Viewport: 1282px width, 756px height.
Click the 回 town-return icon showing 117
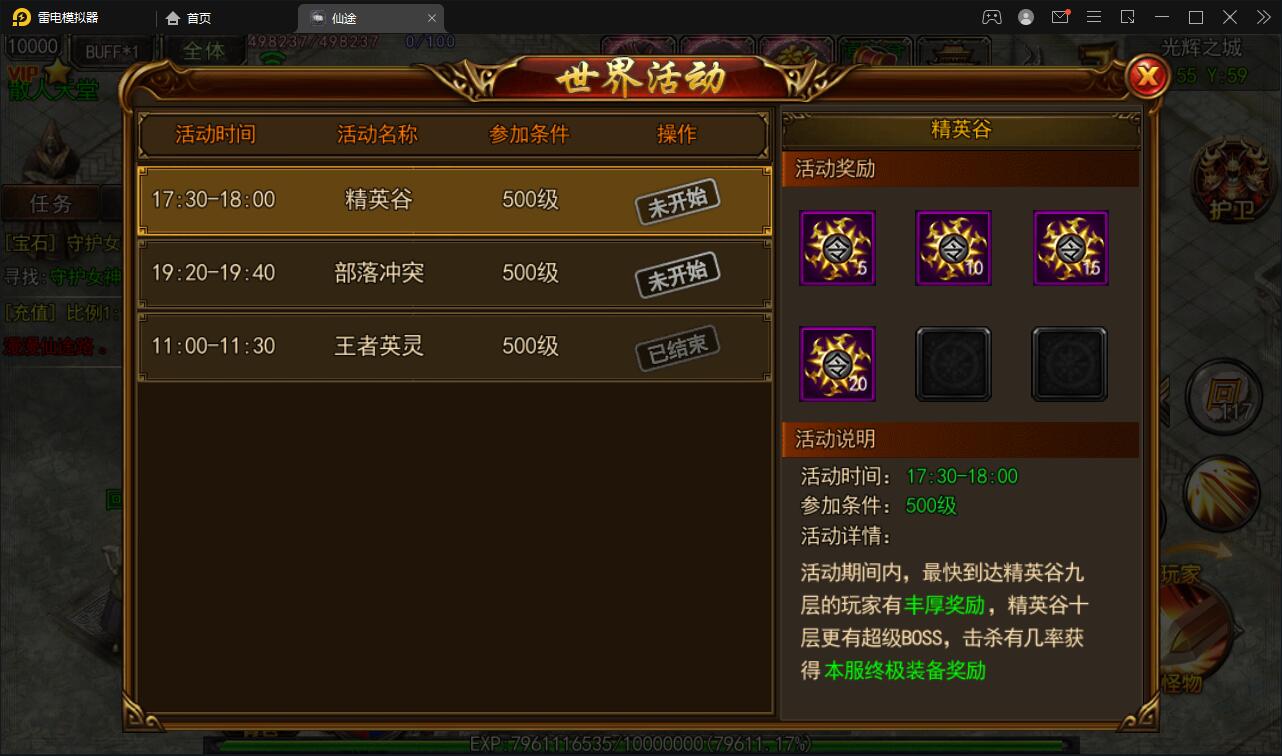click(1225, 396)
